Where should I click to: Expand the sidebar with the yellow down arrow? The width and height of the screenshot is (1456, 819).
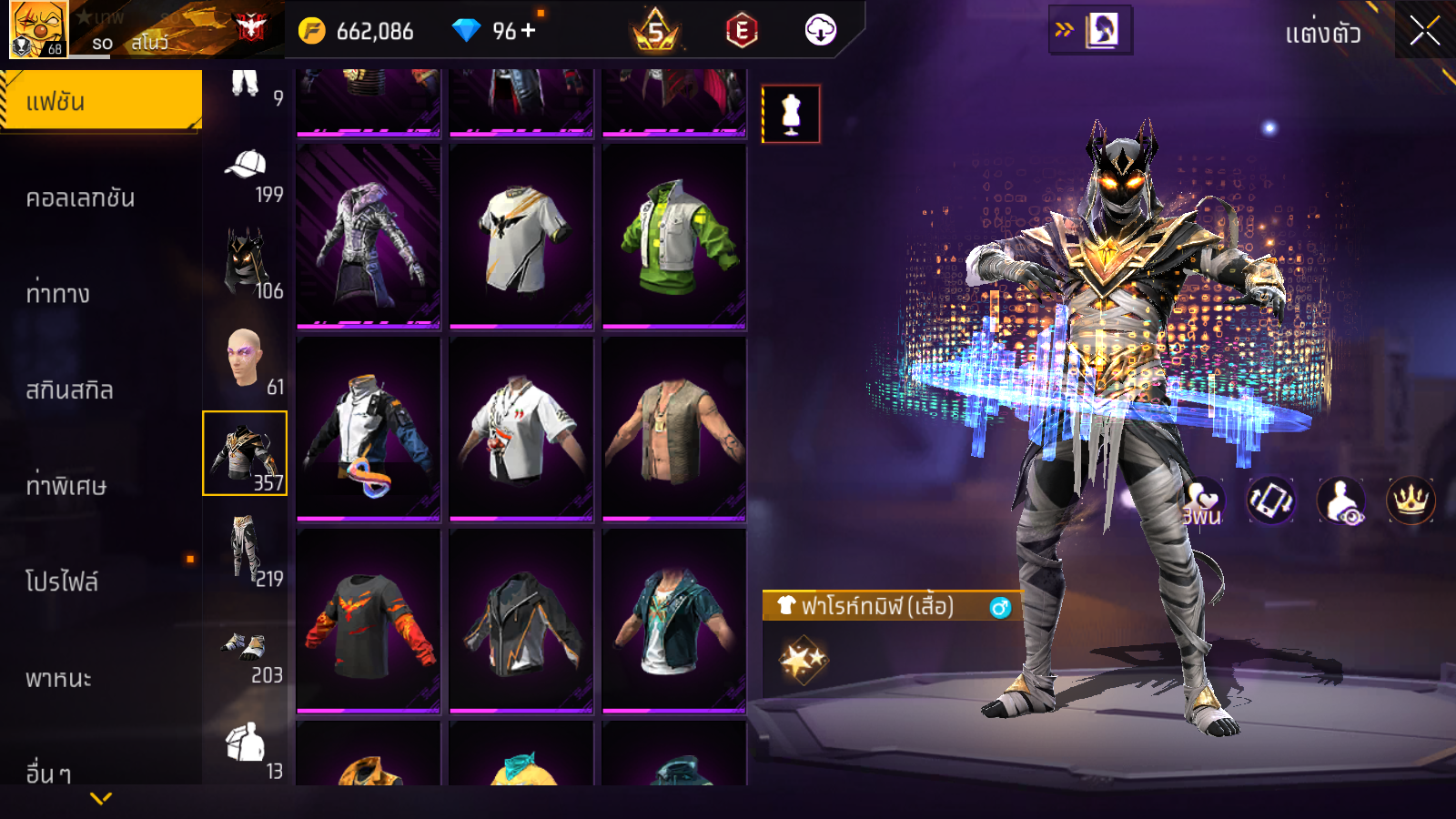coord(101,798)
